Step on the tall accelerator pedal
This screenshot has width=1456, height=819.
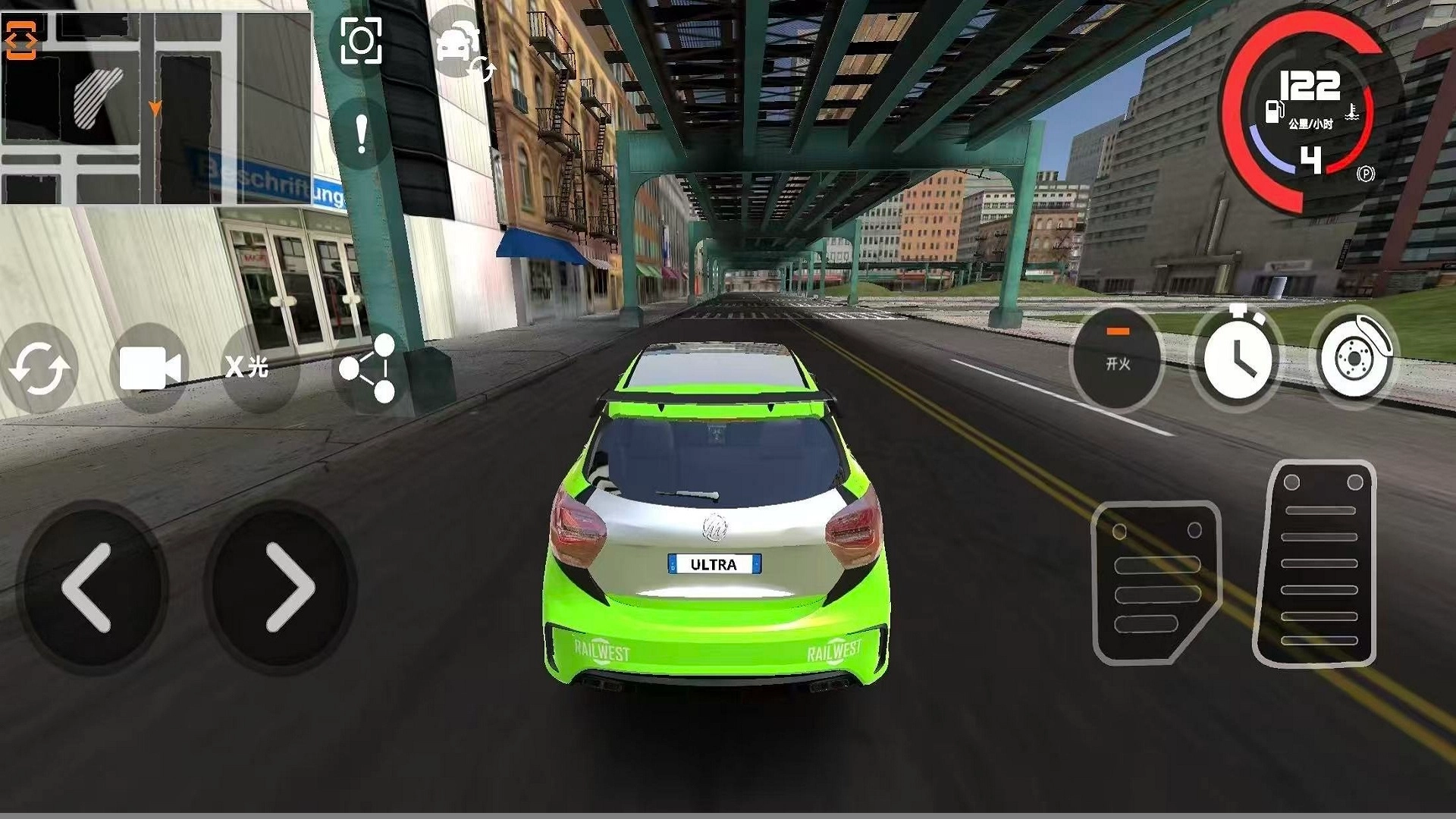tap(1317, 563)
